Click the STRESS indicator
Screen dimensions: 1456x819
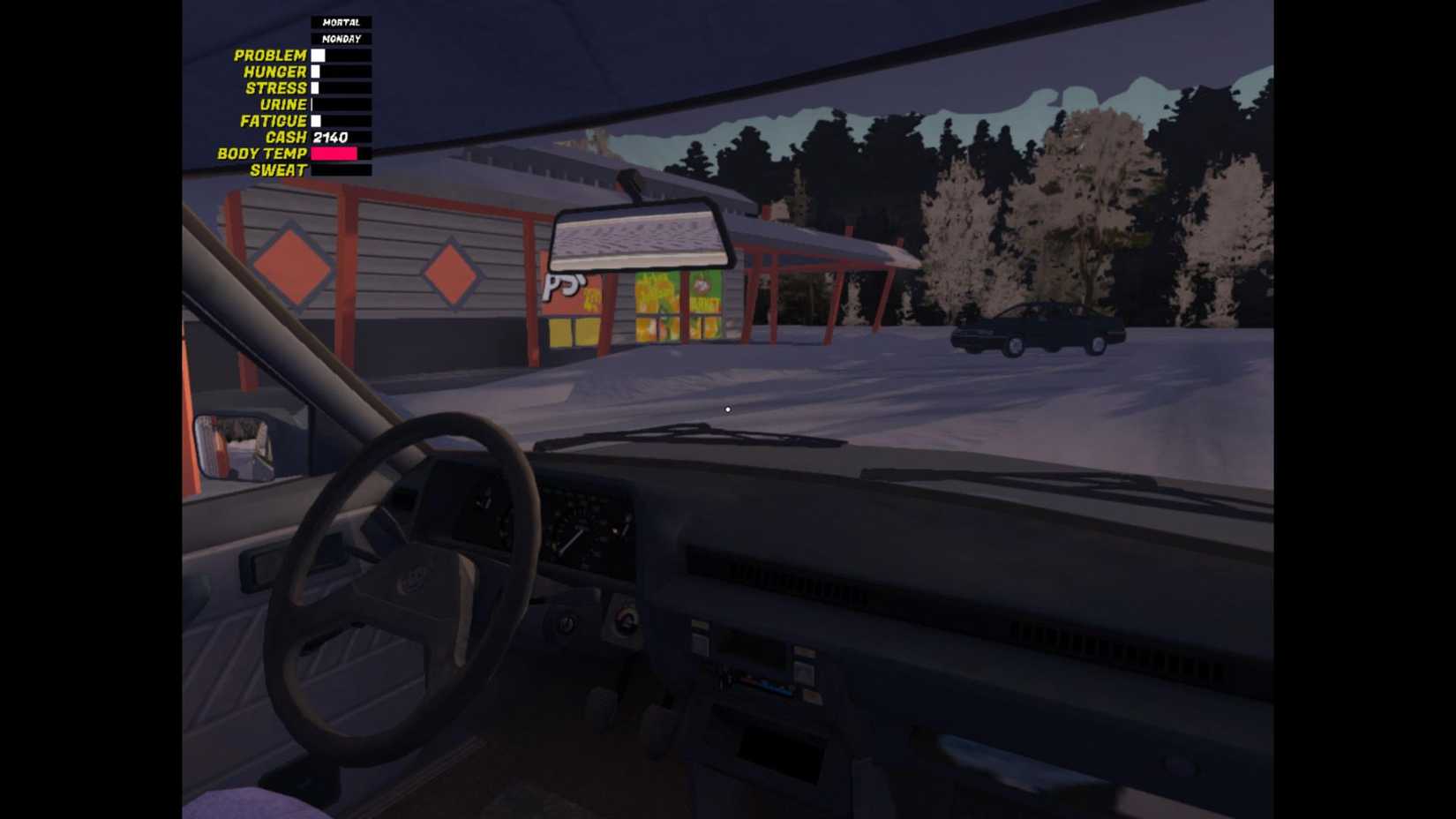(317, 87)
